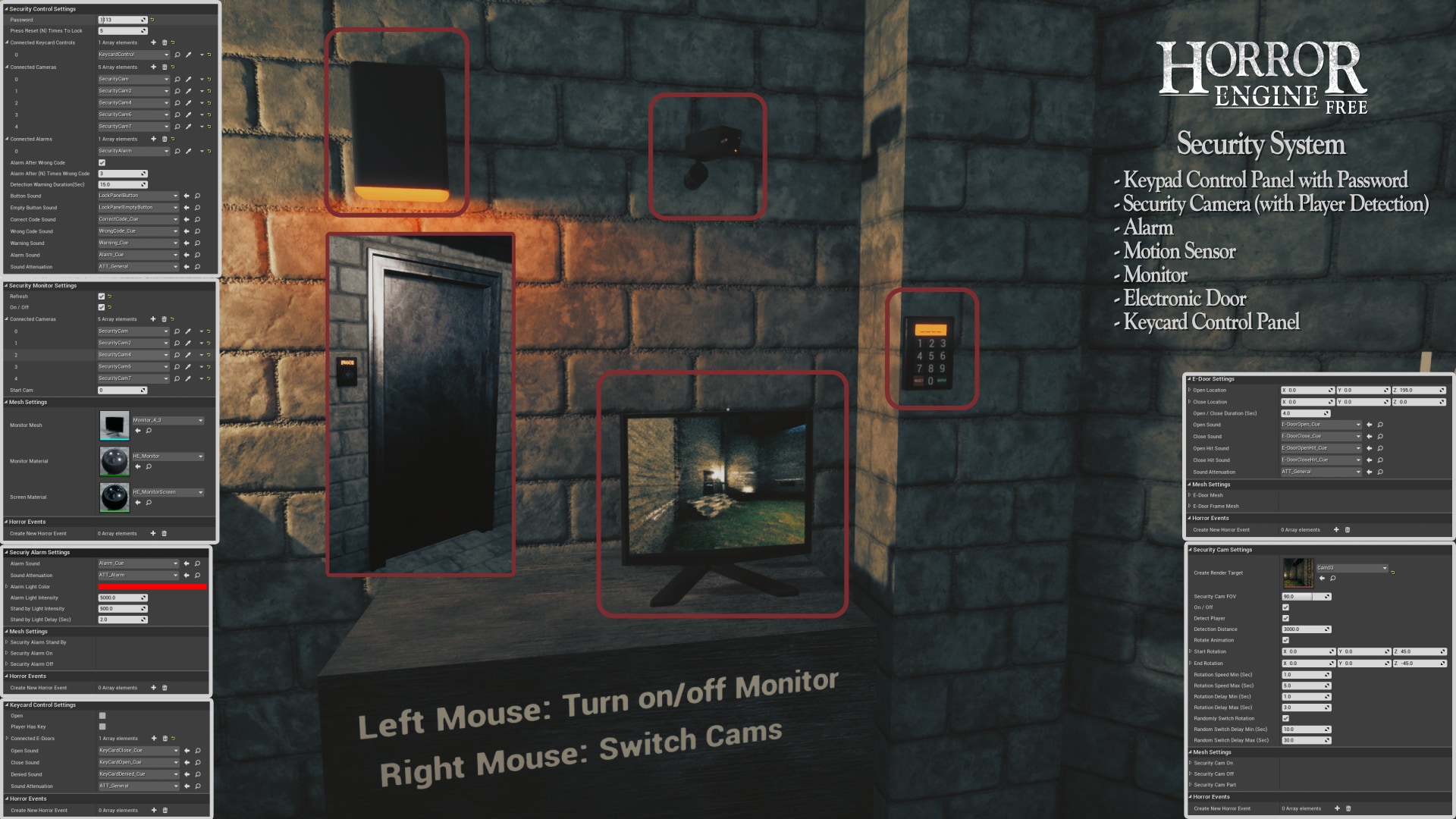Collapse the Security Cam Settings section
Screen dimensions: 1456x819
click(x=1189, y=549)
